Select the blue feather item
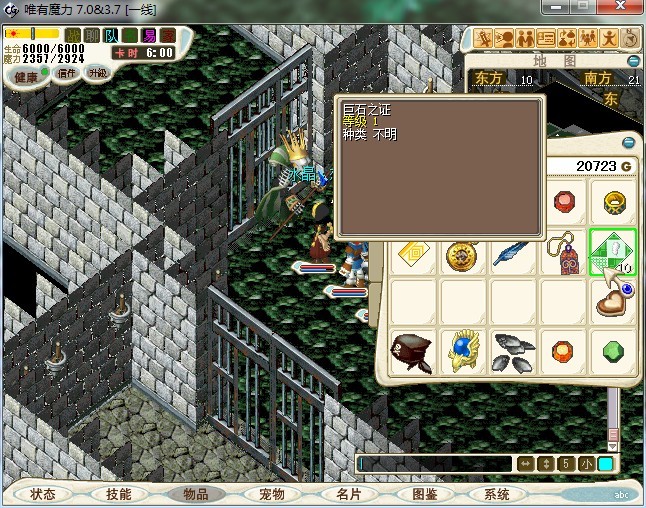This screenshot has width=646, height=508. pyautogui.click(x=511, y=255)
